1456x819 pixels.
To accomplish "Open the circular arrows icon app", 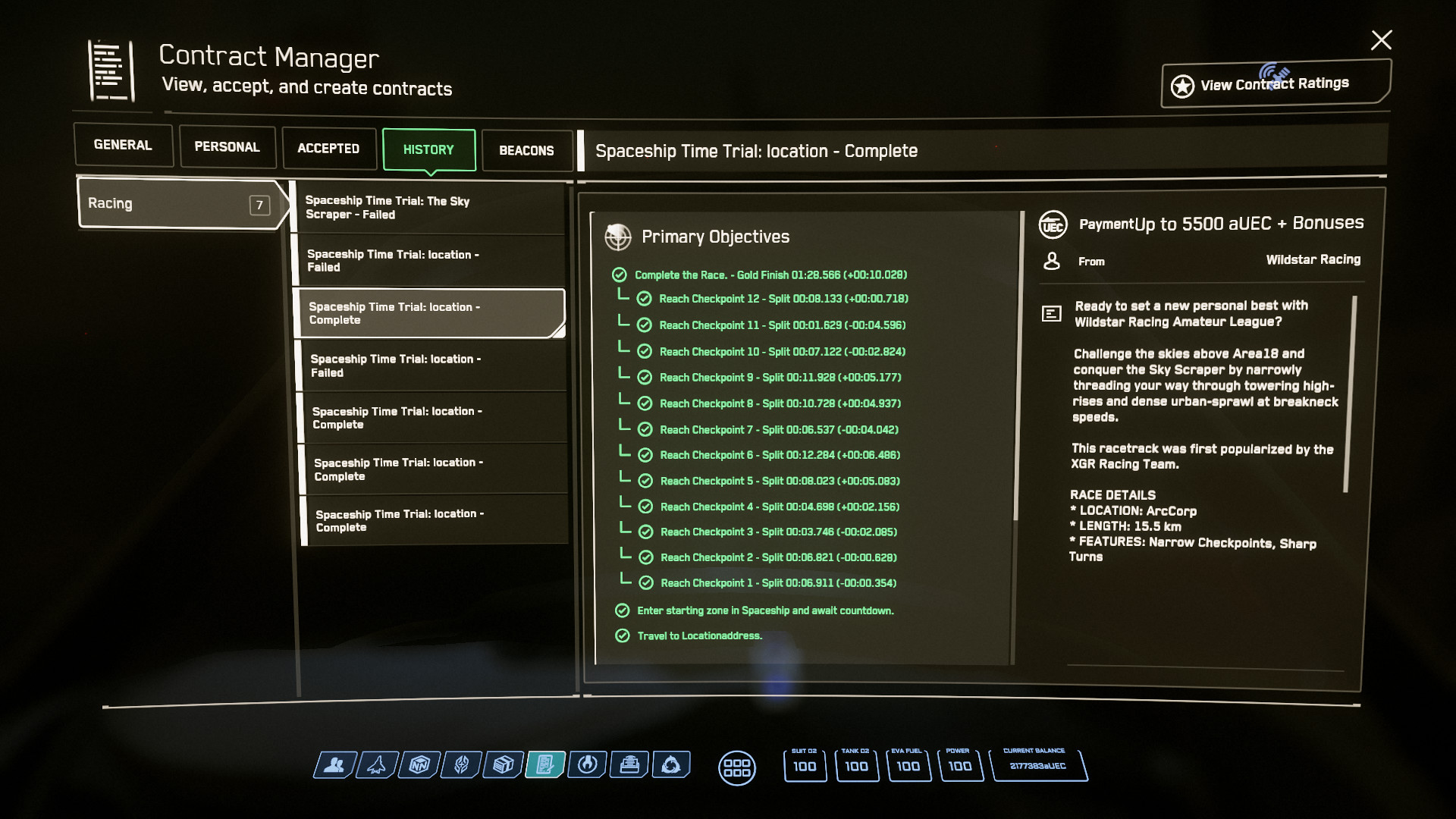I will click(670, 765).
